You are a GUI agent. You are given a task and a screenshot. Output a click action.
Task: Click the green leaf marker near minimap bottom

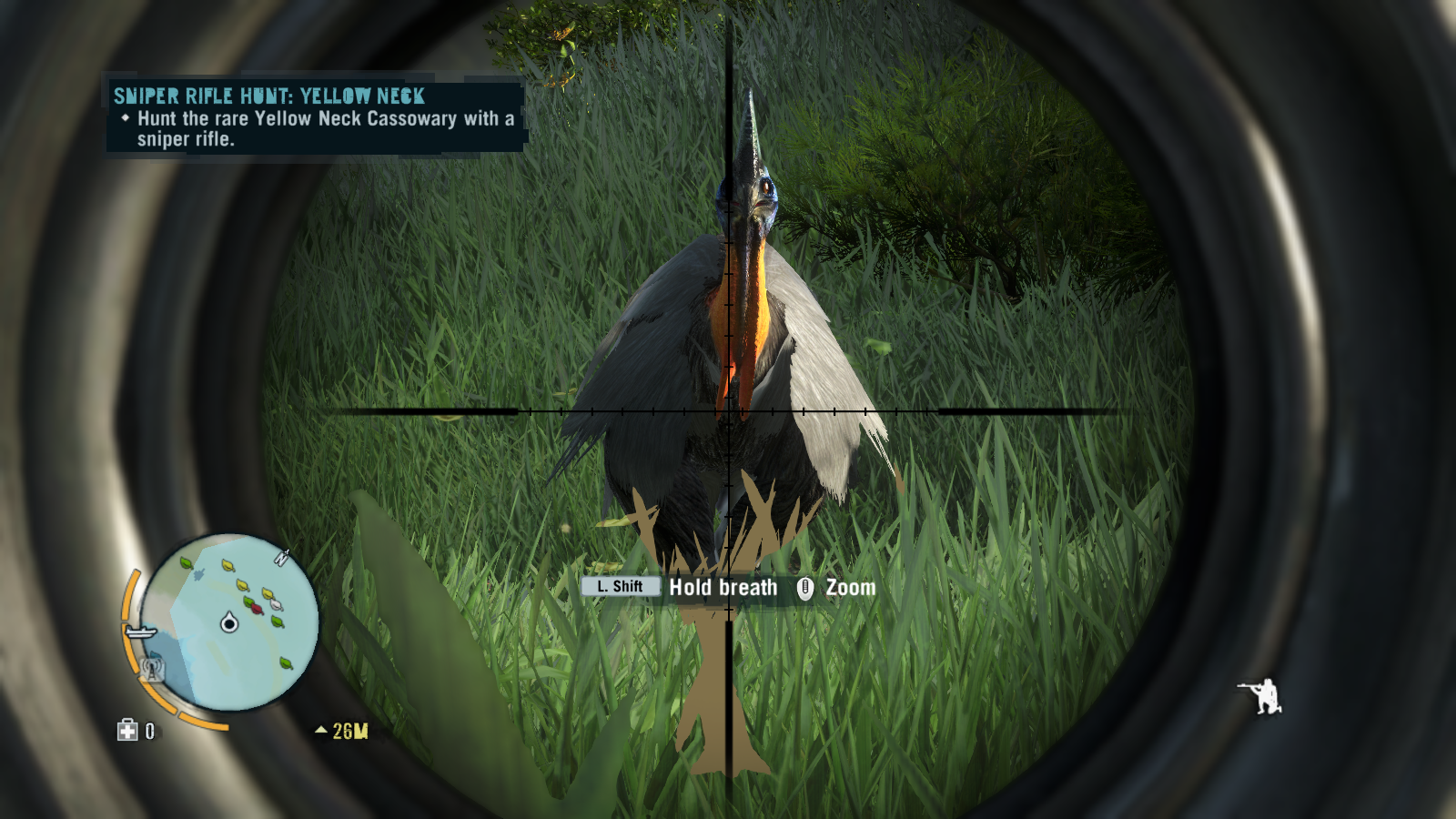pyautogui.click(x=284, y=663)
